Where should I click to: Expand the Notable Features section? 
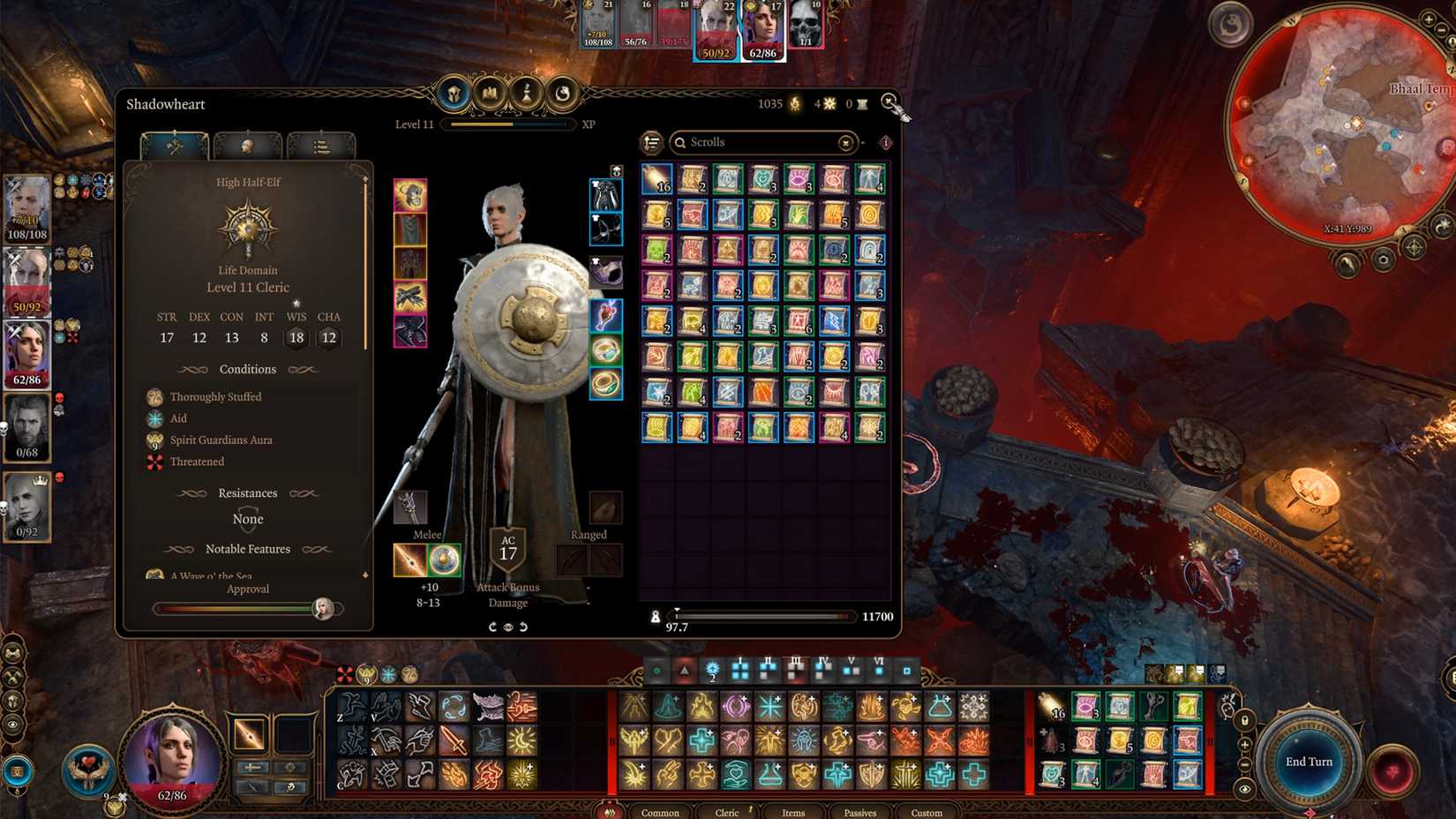(248, 549)
